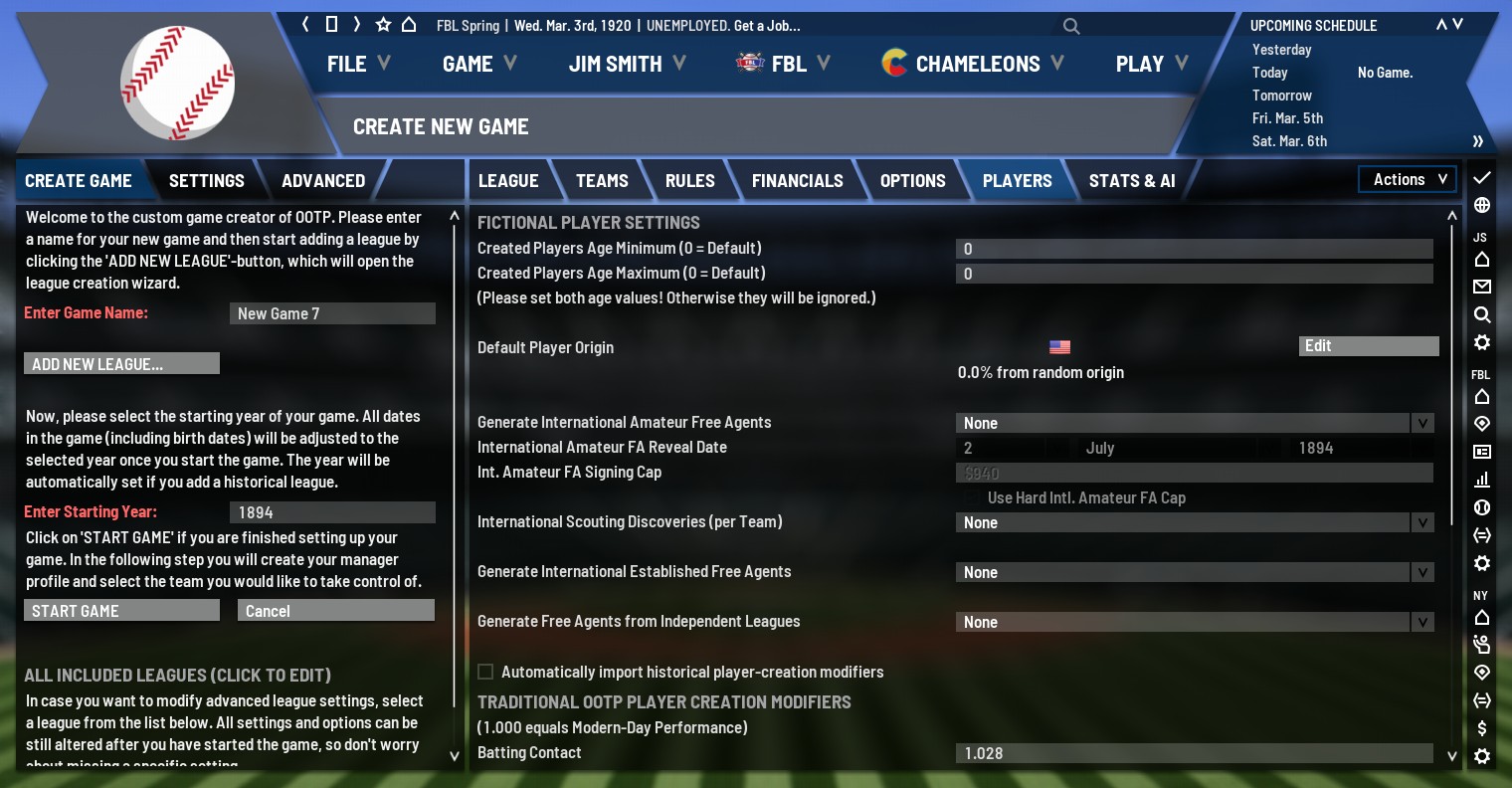Cancel the new game creation
Screen dimensions: 1512x788
(x=335, y=611)
